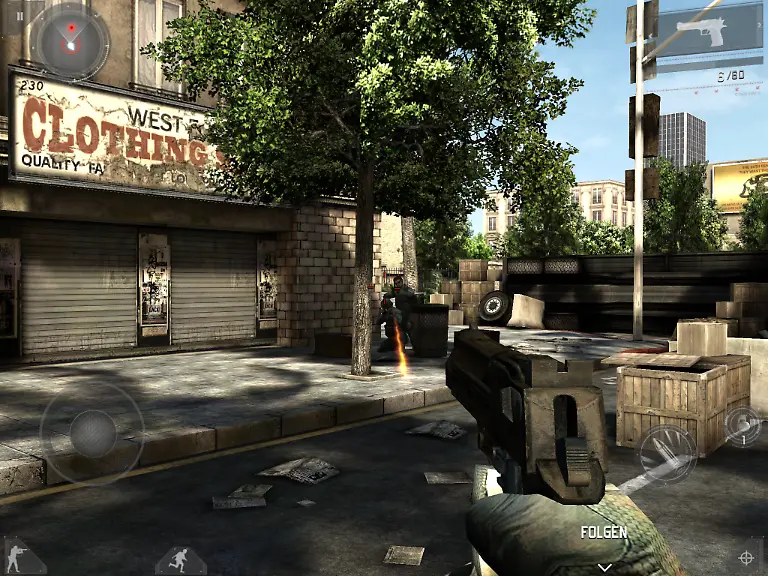Toggle aim with the crosshair icon

point(746,556)
